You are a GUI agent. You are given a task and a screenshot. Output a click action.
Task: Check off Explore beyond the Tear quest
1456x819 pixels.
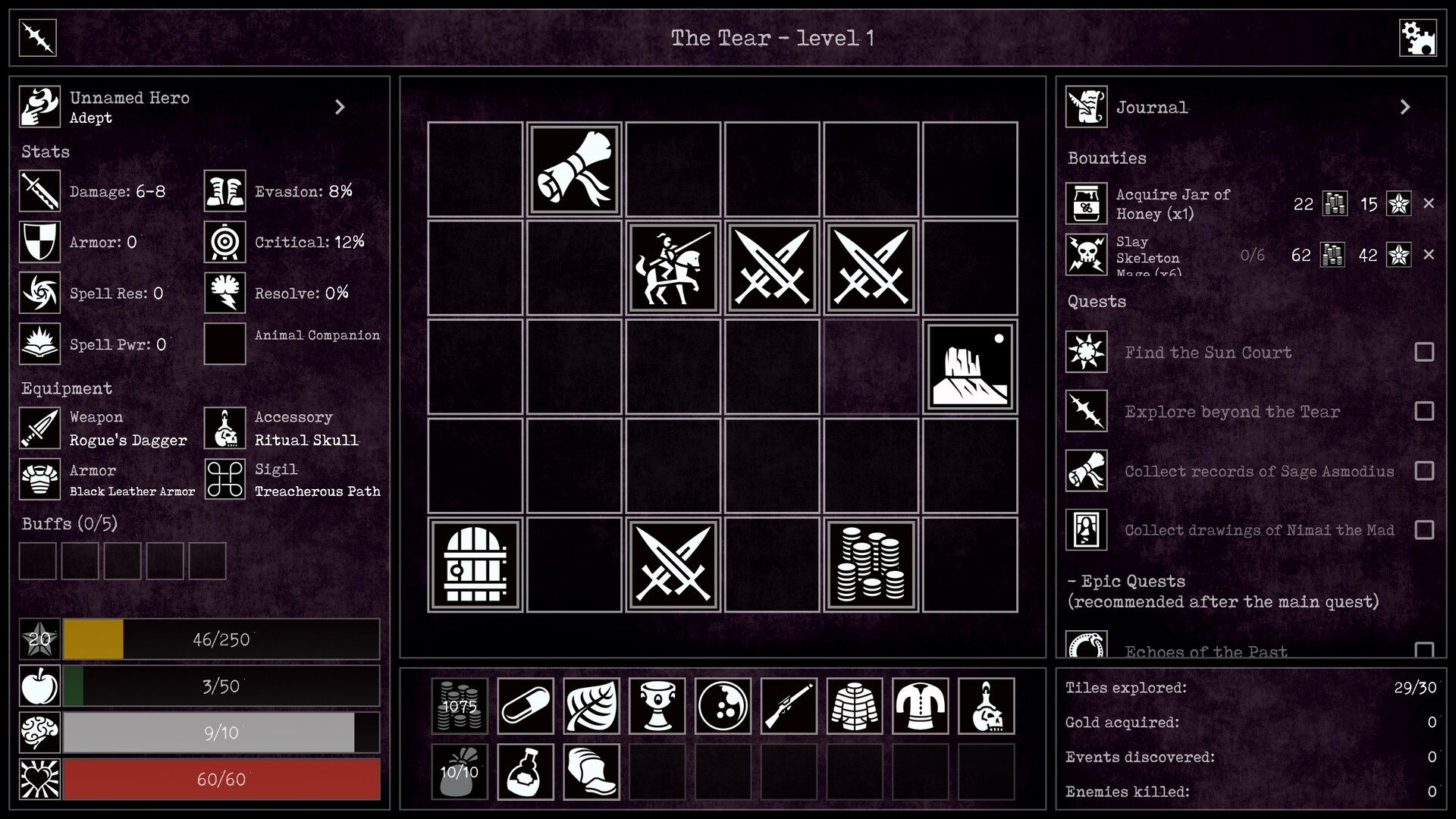[x=1426, y=412]
